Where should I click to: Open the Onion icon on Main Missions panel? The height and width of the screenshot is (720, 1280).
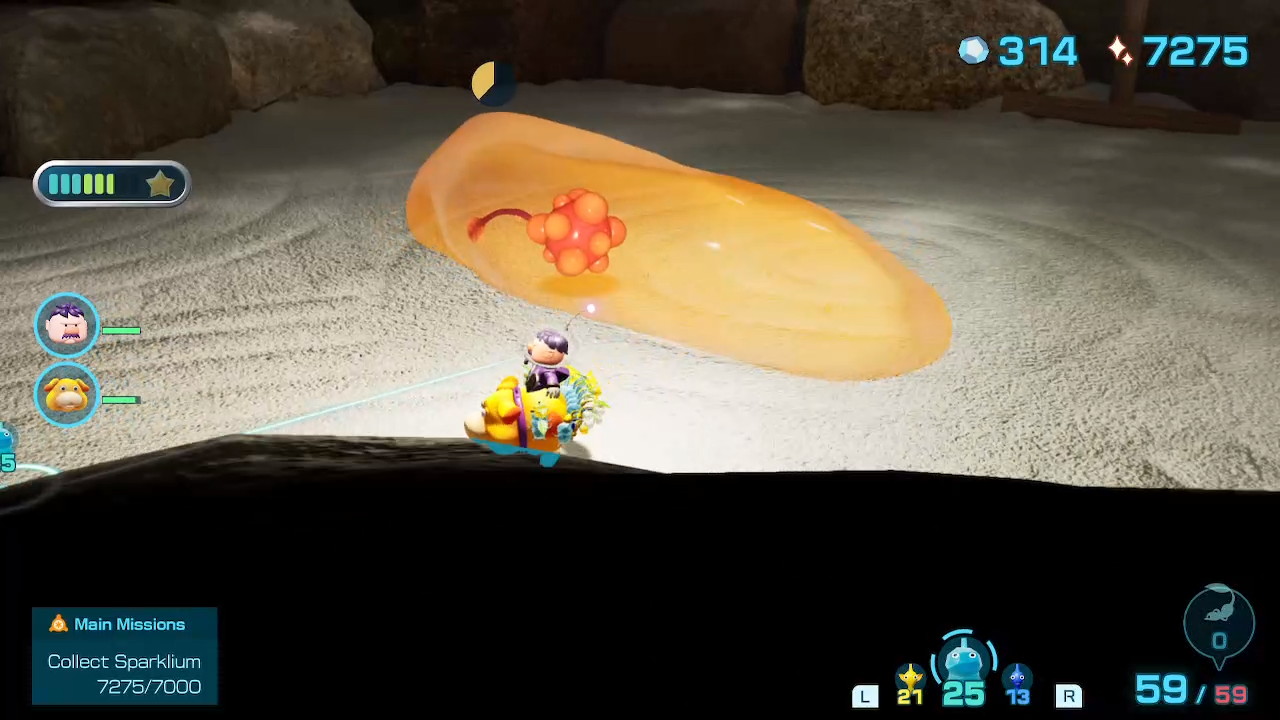pos(58,624)
